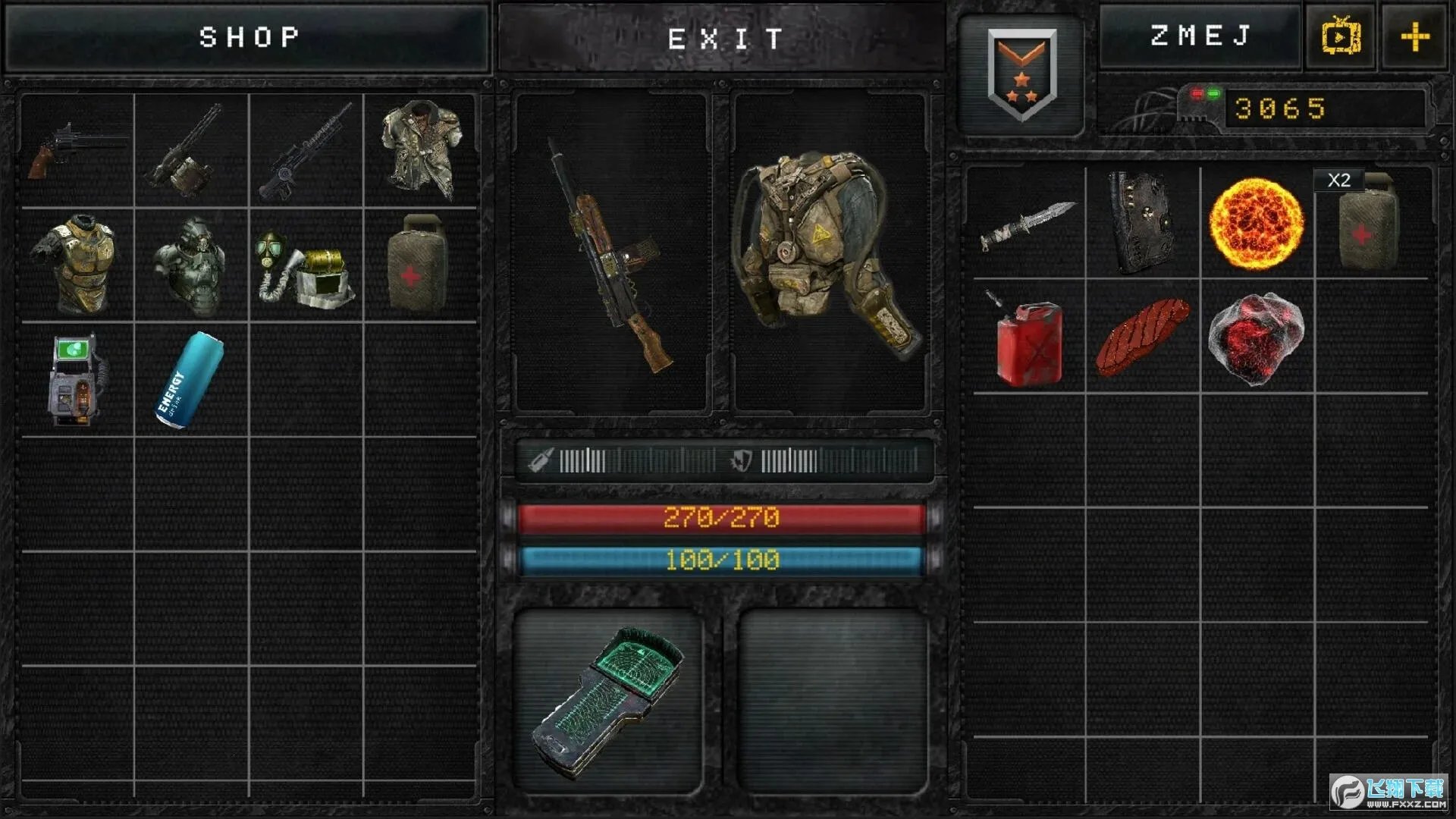Viewport: 1456px width, 819px height.
Task: Pick the glowing red crystal artifact
Action: [1256, 338]
